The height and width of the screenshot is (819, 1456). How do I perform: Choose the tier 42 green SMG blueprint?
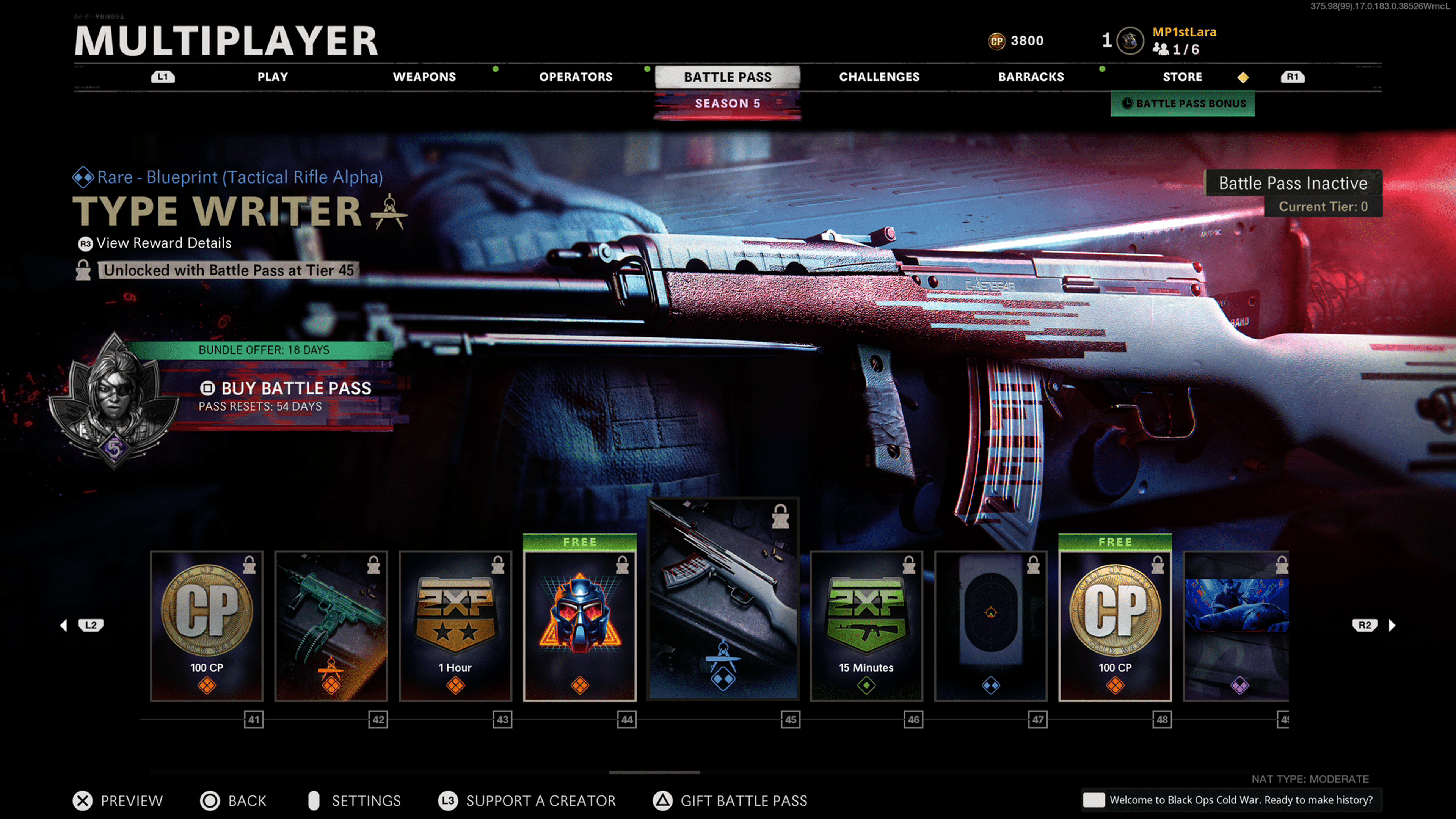pos(331,626)
